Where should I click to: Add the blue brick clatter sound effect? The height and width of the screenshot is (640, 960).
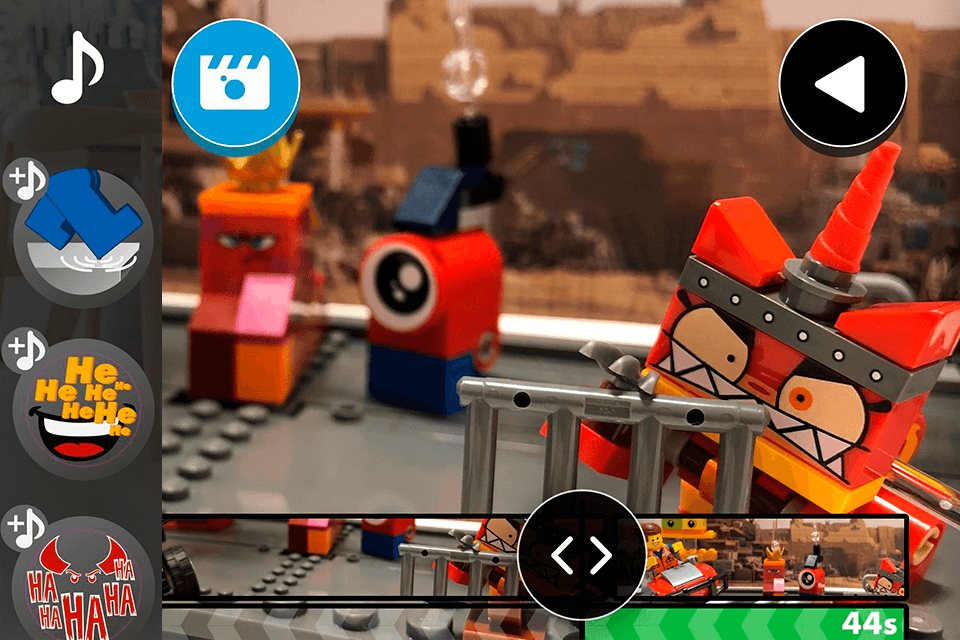click(83, 236)
